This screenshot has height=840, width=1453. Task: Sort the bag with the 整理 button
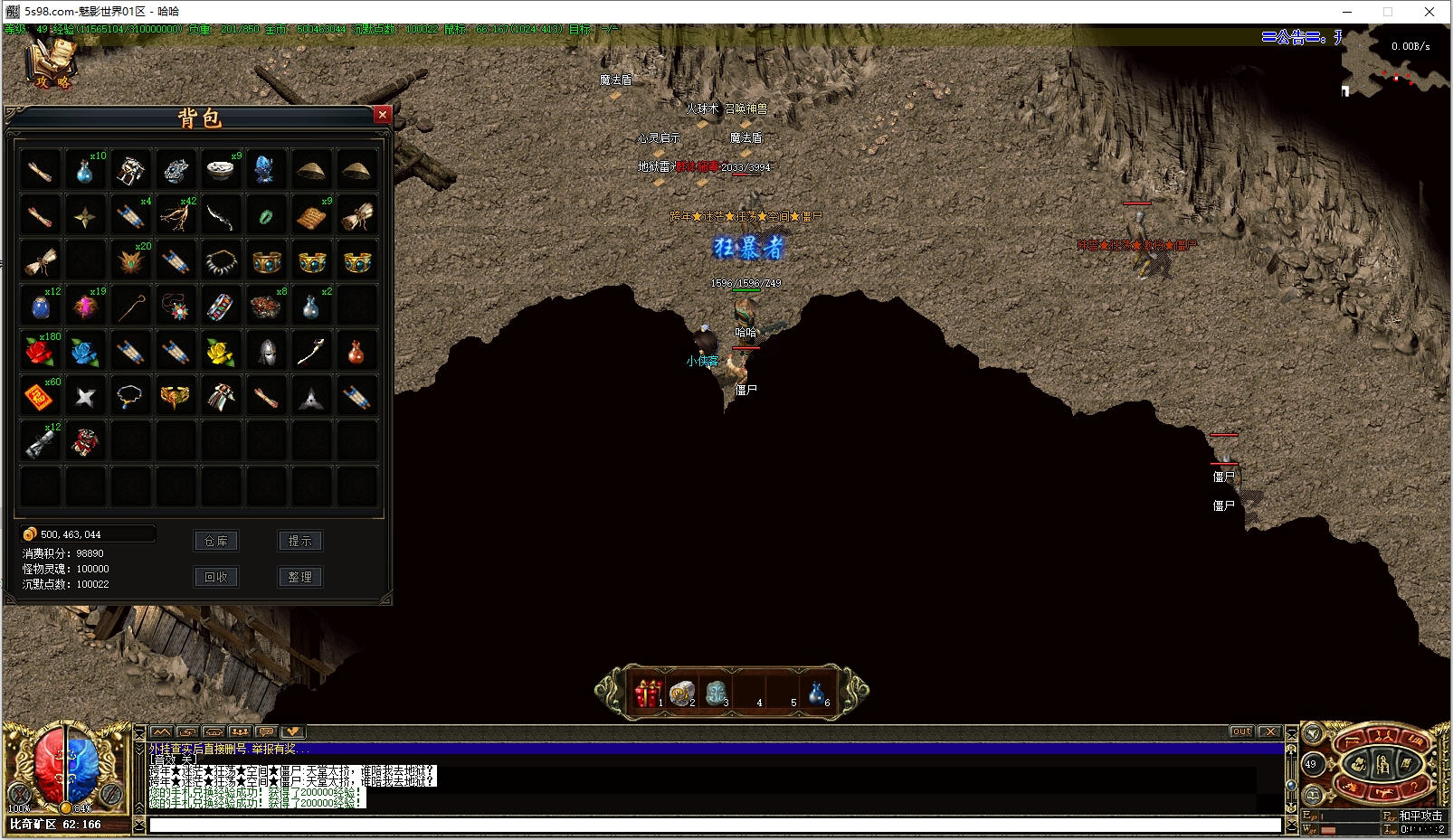pos(299,577)
